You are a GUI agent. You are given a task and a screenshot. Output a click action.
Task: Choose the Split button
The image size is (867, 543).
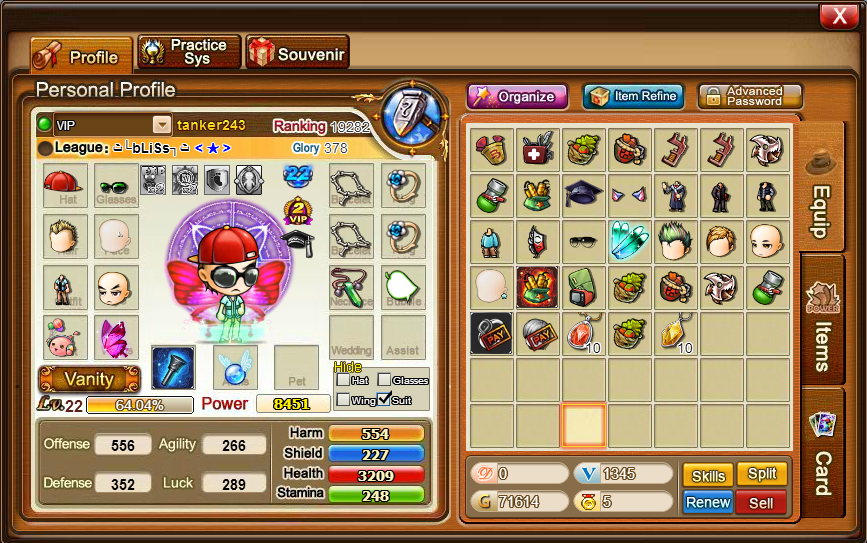pyautogui.click(x=762, y=474)
